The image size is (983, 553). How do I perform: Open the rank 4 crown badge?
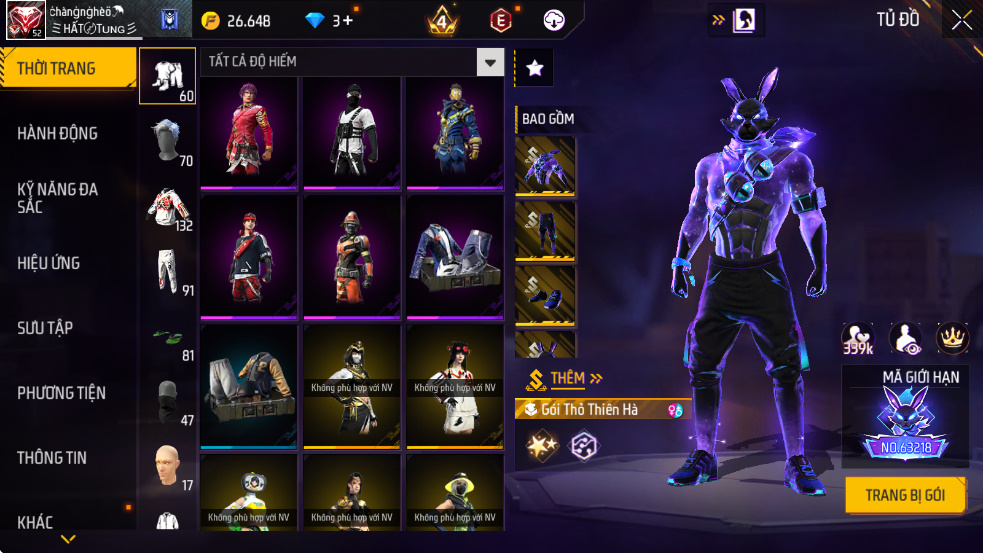(x=442, y=20)
